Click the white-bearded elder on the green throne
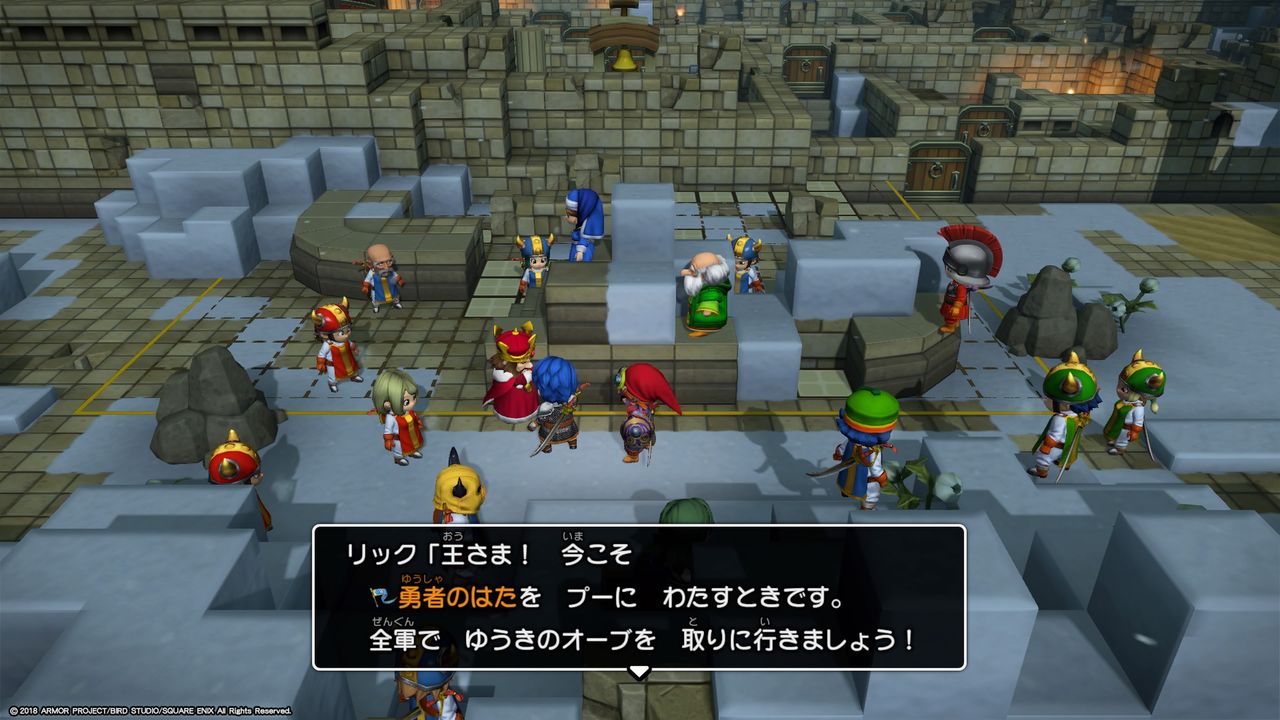 point(705,290)
